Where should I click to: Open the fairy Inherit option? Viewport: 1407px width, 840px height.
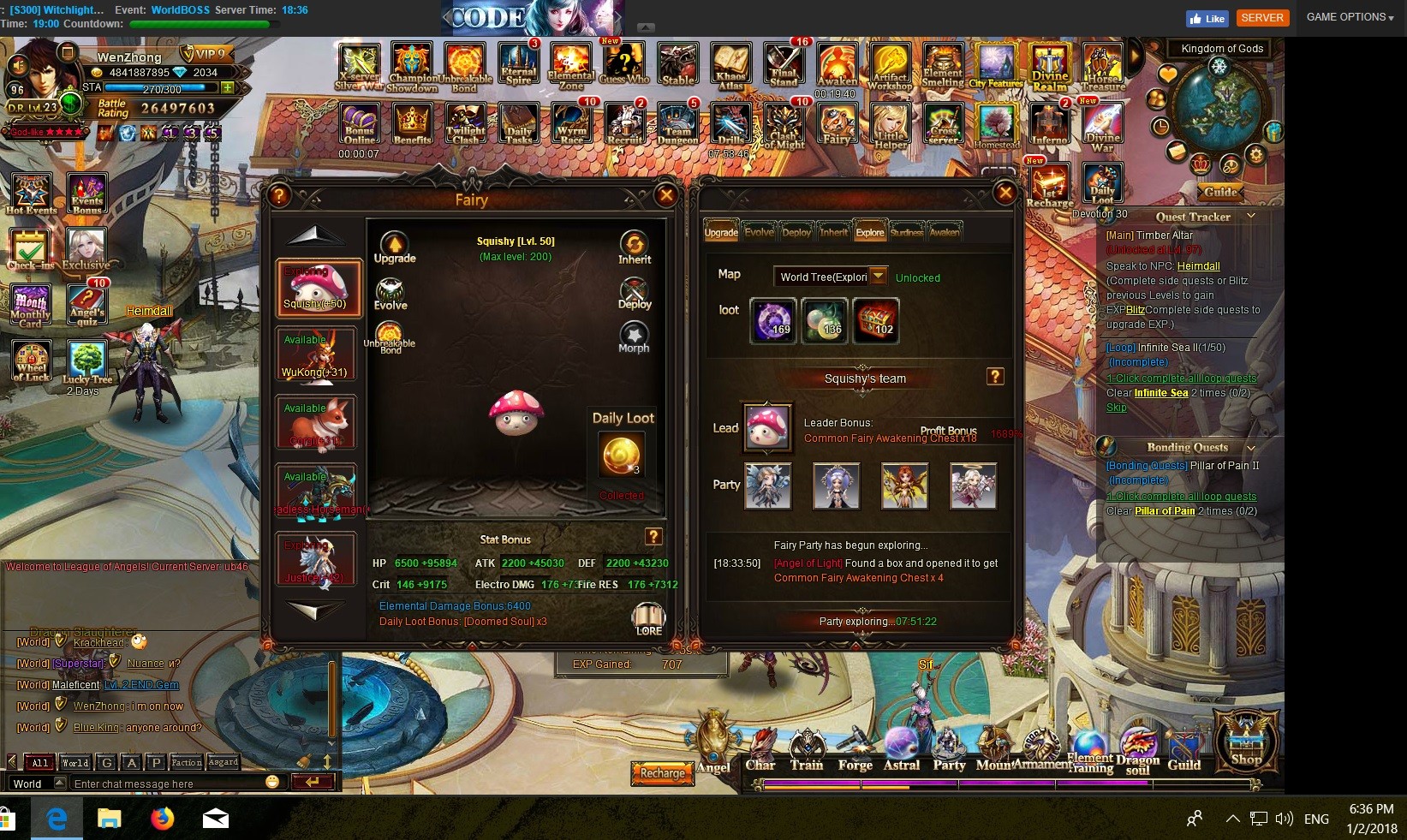[x=635, y=247]
